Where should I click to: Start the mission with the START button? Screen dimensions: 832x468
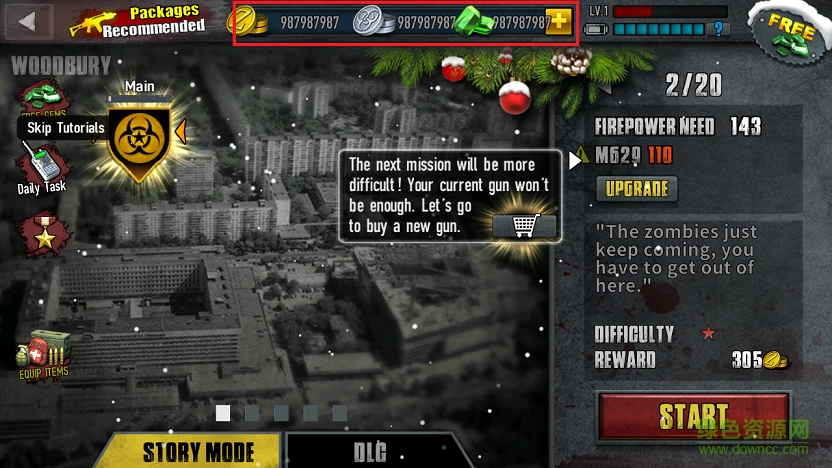[x=694, y=417]
